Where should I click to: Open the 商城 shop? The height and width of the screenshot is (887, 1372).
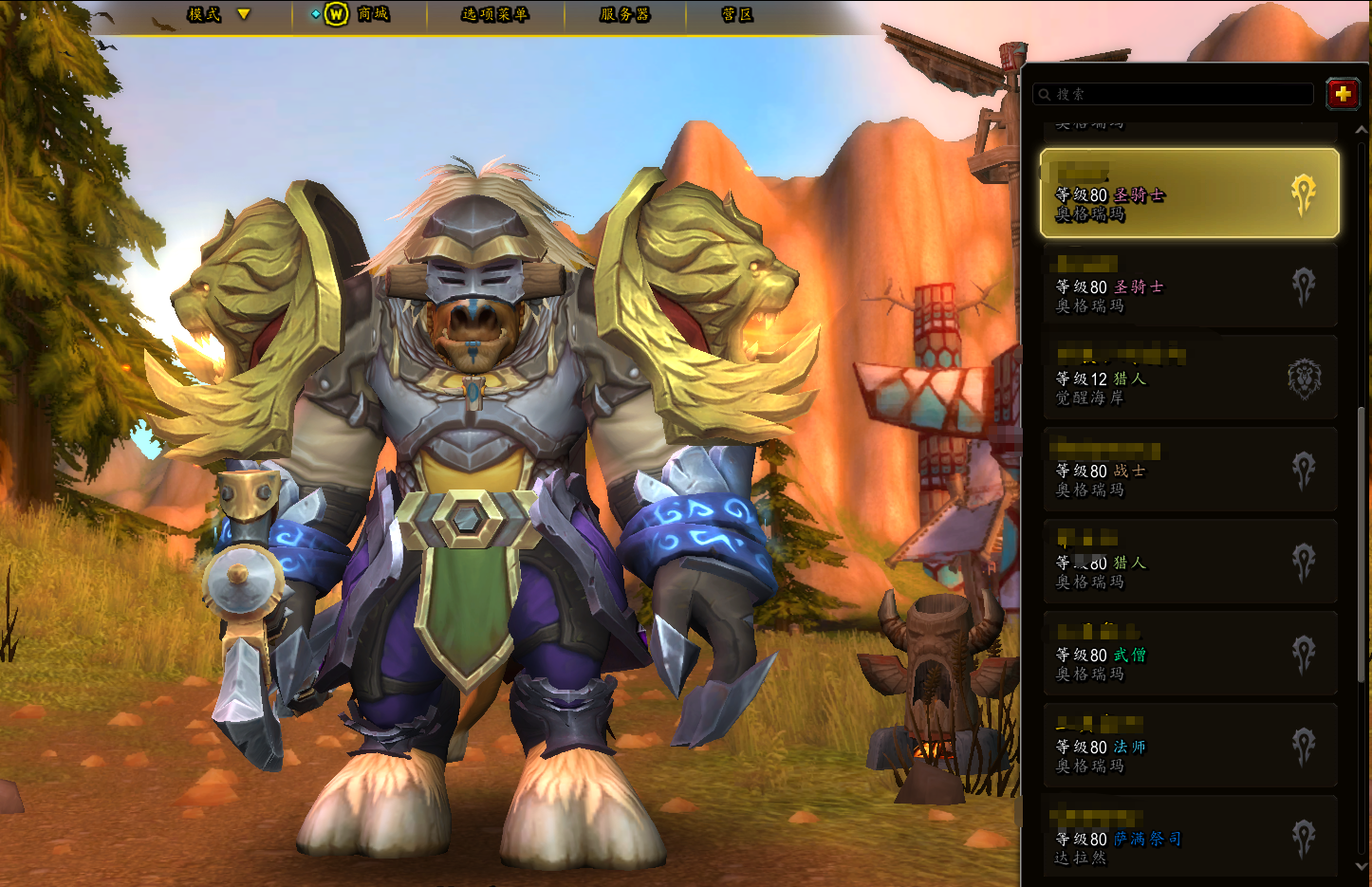tap(359, 14)
